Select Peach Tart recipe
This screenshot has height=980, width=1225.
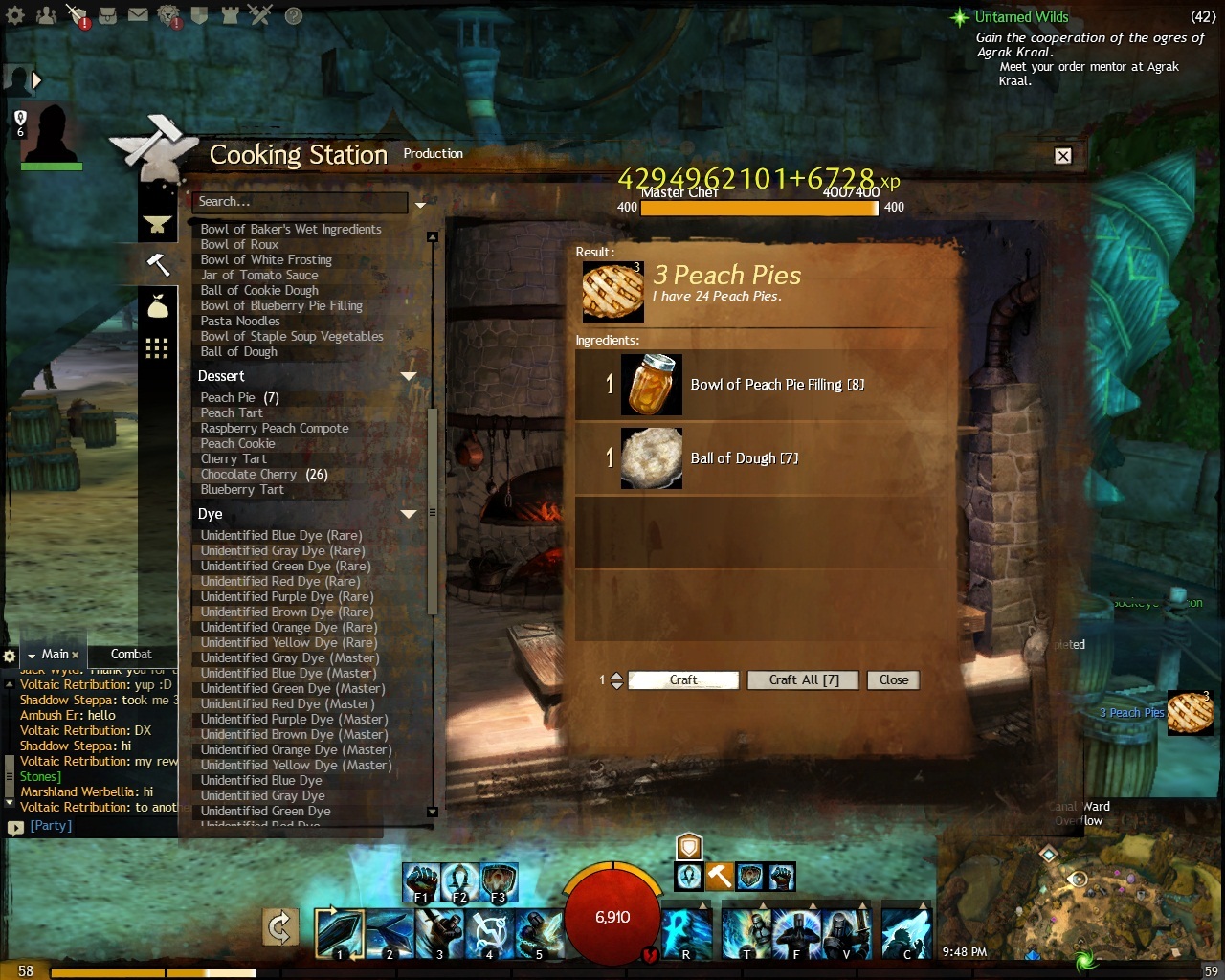tap(232, 412)
